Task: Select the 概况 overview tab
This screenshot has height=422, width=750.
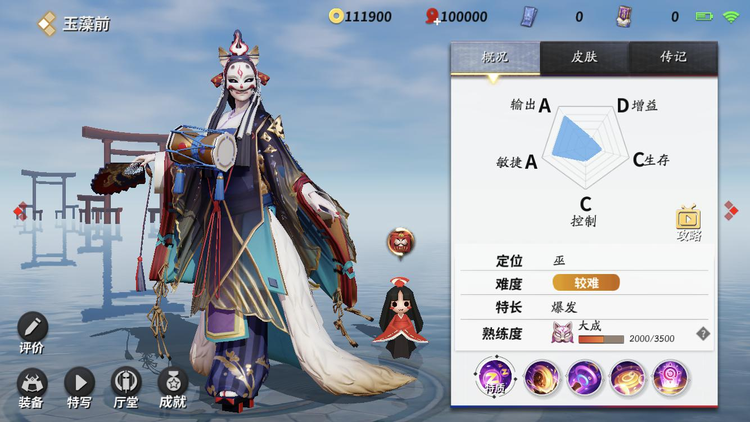Action: [495, 57]
